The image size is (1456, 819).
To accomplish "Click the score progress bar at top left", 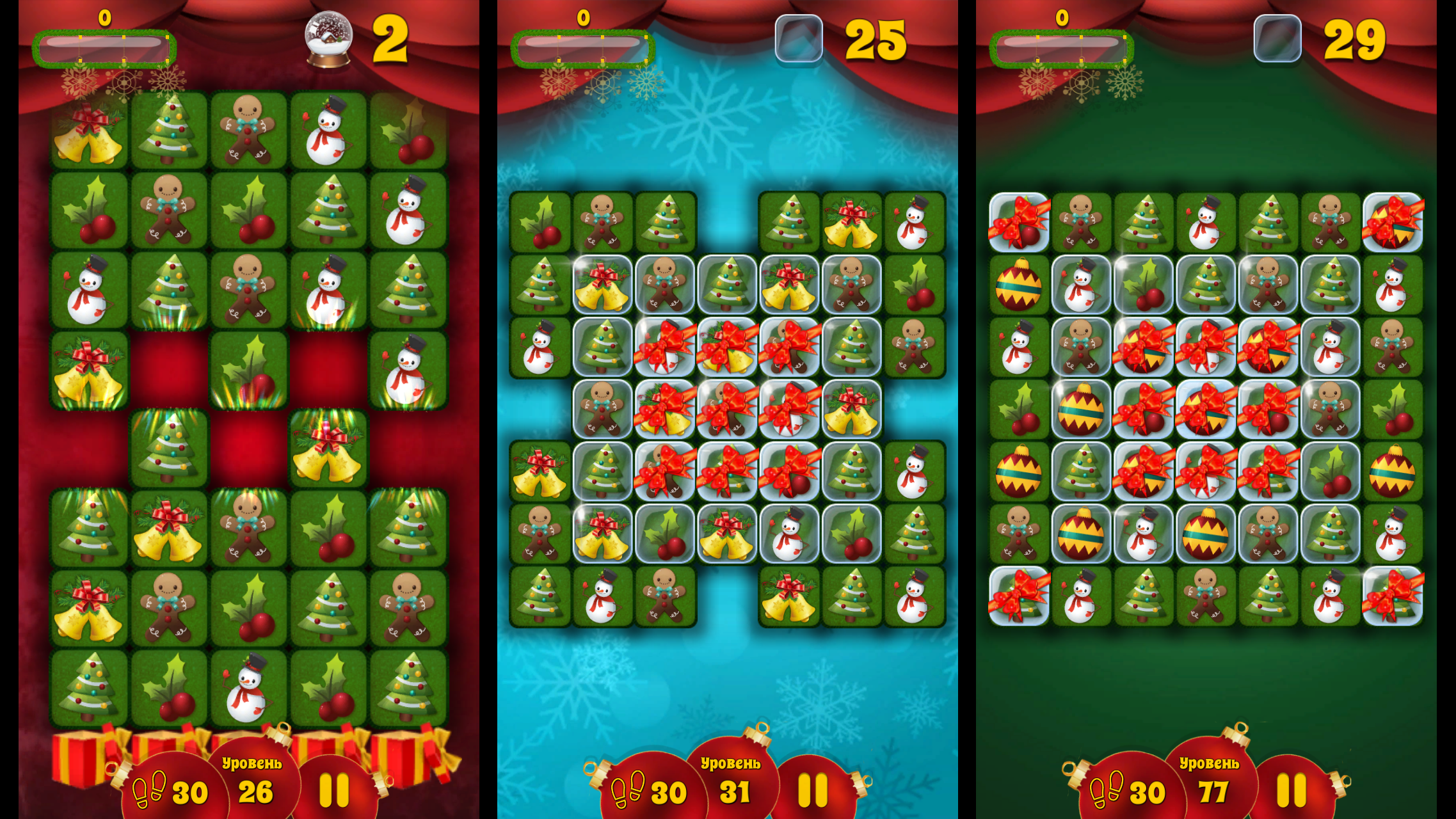I will (x=106, y=48).
